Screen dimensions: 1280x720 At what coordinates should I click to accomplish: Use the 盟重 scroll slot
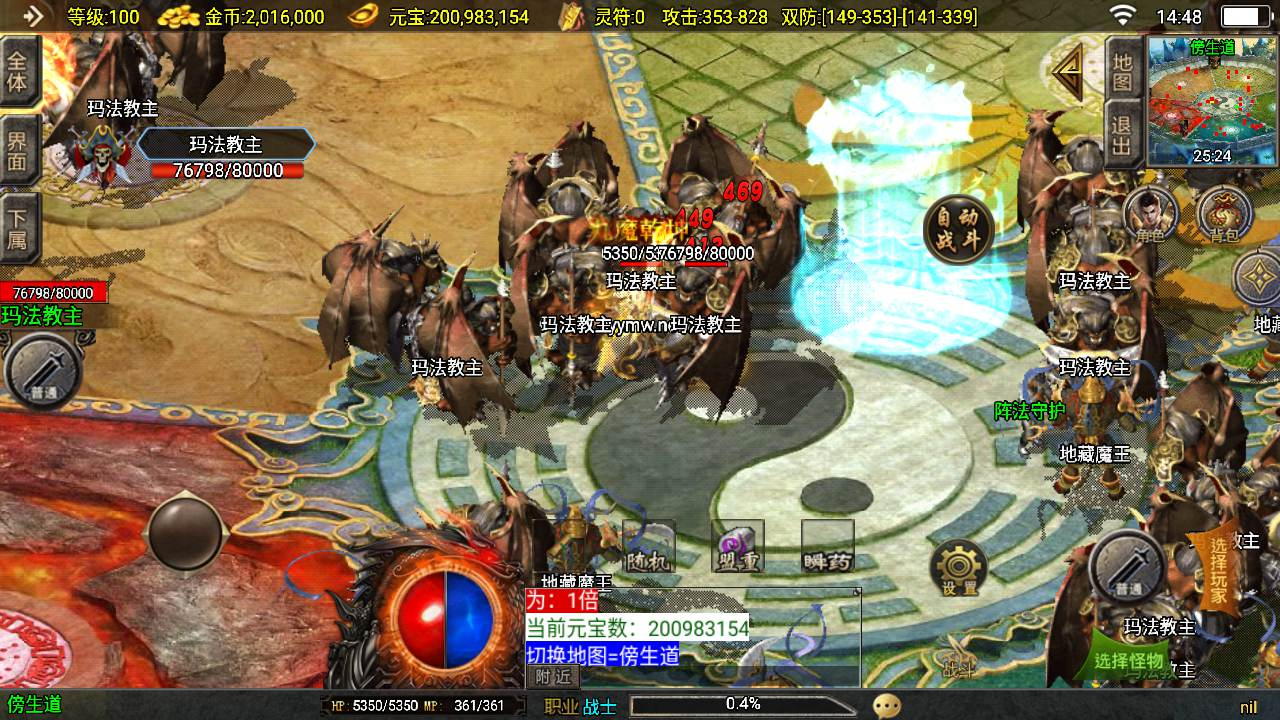pos(738,546)
